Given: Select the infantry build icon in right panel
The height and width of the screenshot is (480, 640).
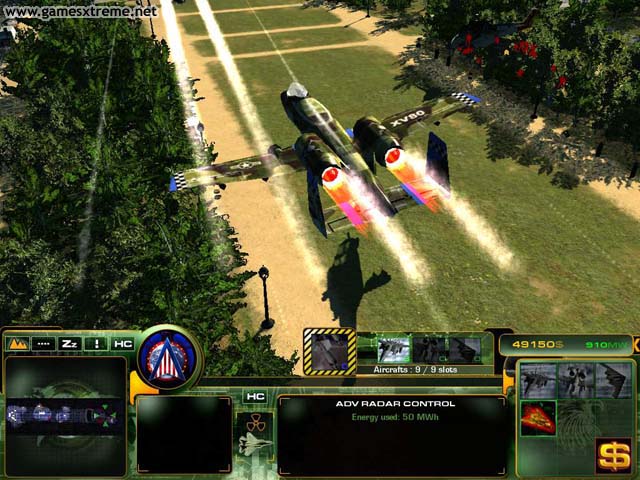Looking at the screenshot, I should 575,380.
